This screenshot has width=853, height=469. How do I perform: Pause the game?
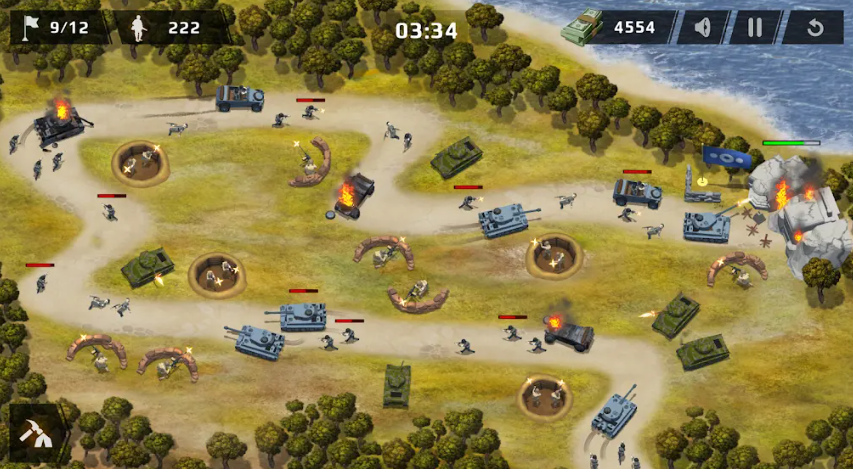[756, 27]
